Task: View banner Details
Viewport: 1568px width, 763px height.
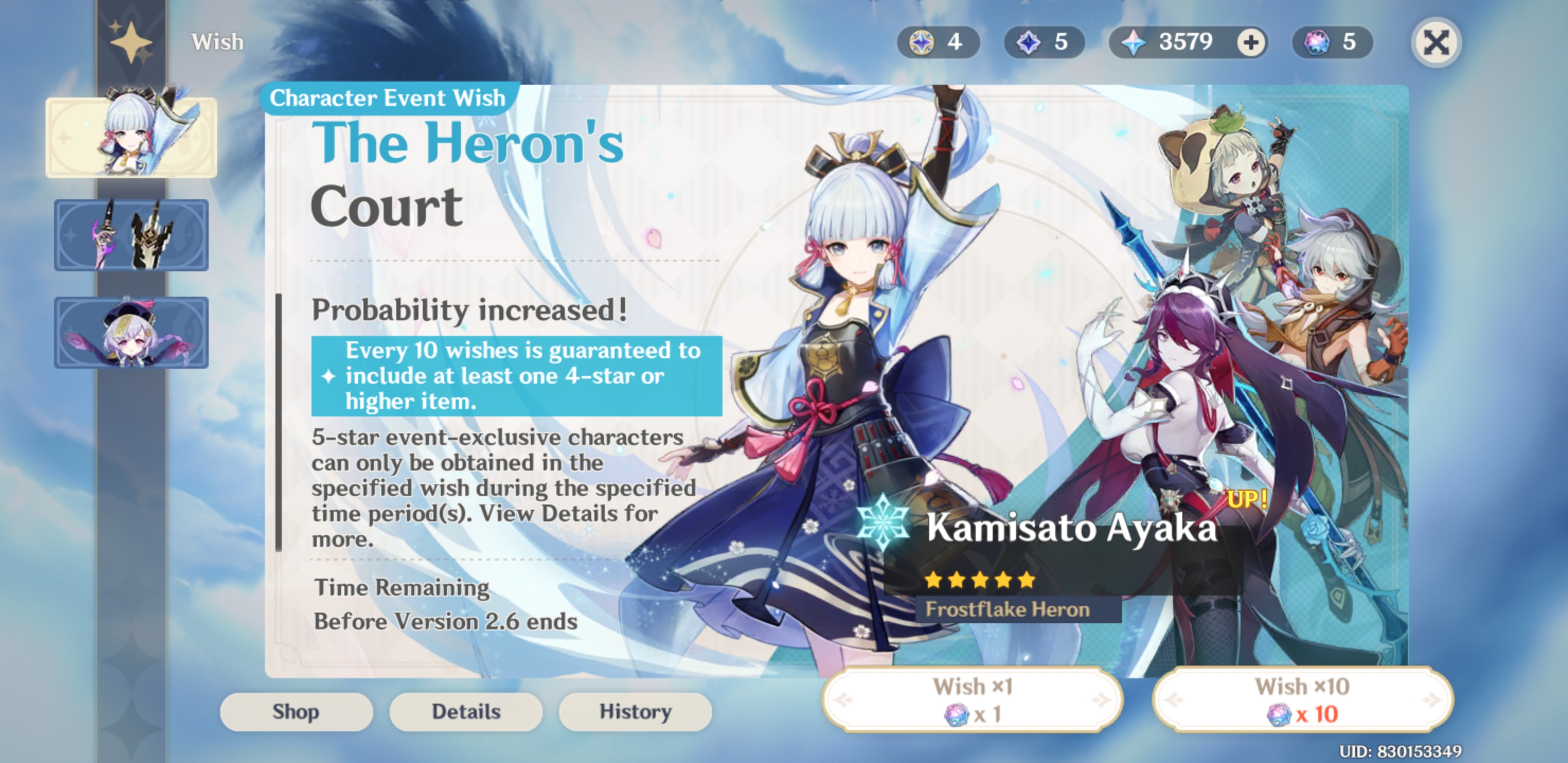Action: coord(466,711)
